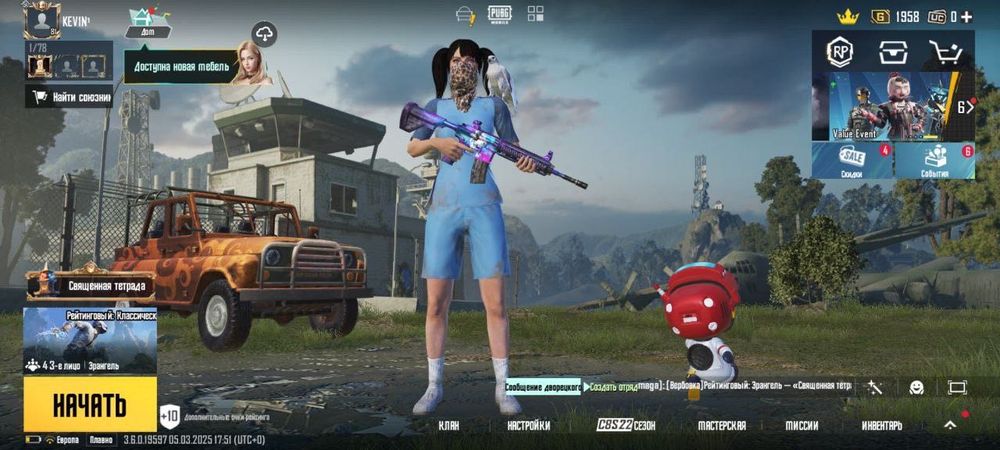Open the События events panel
Image resolution: width=1000 pixels, height=450 pixels.
tap(935, 160)
